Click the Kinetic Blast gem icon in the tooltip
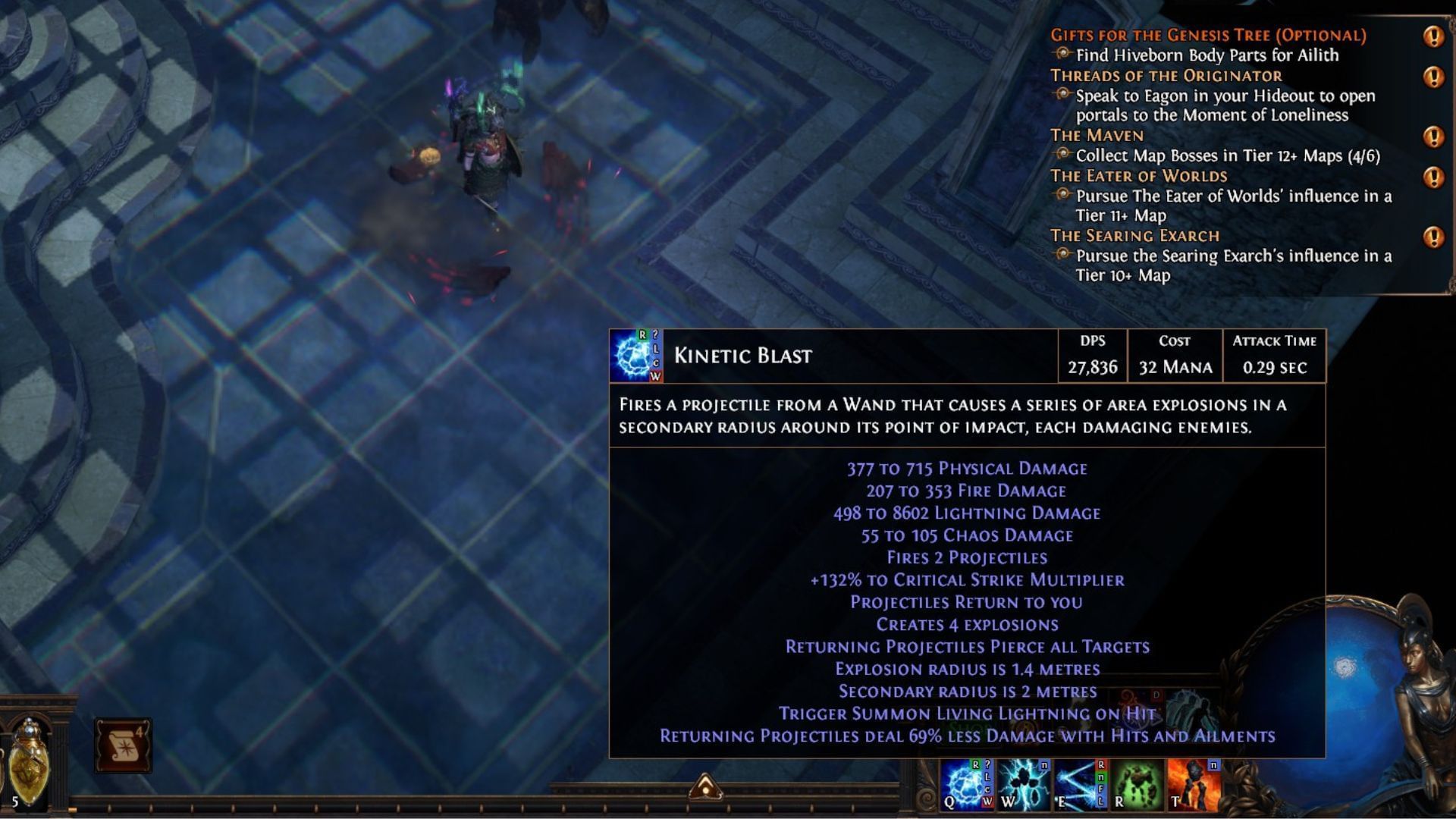The image size is (1456, 819). pos(635,355)
